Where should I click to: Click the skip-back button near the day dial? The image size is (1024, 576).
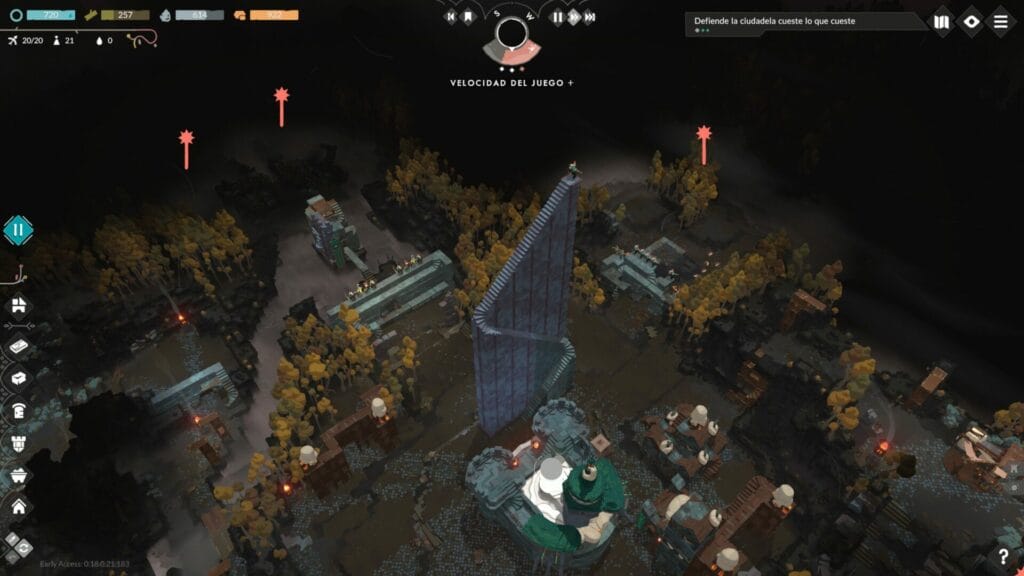tap(451, 17)
